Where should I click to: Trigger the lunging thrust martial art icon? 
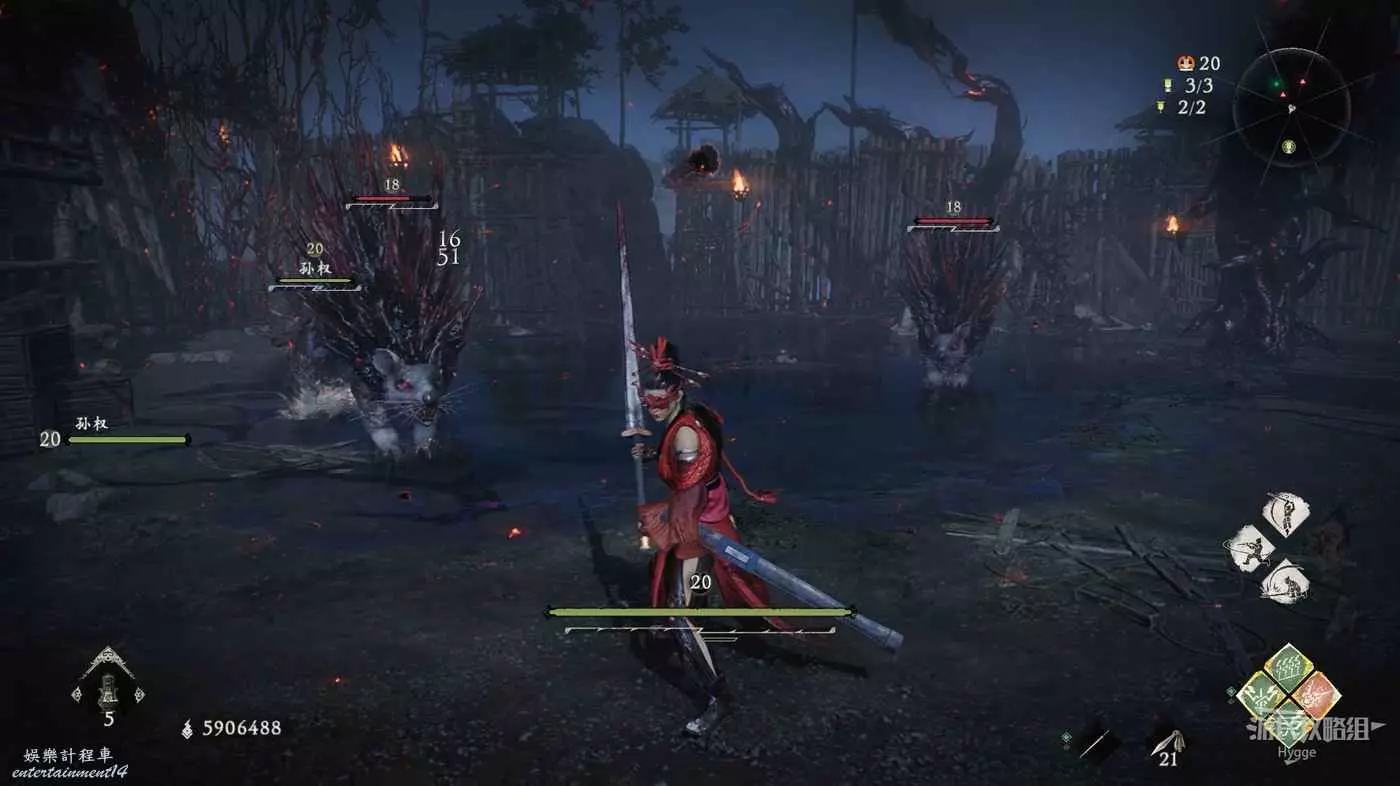point(1251,548)
